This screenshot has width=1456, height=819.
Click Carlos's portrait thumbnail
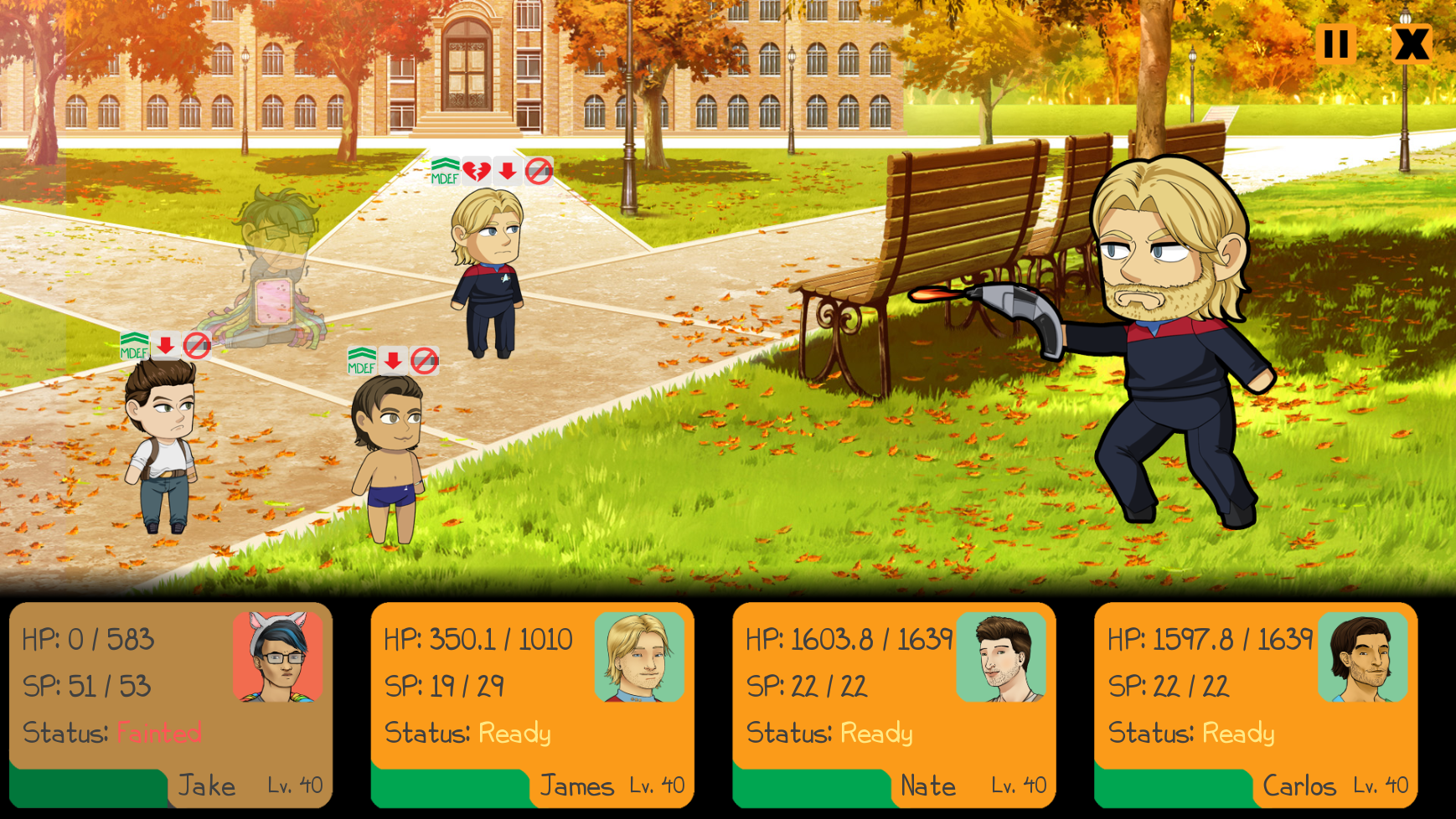pyautogui.click(x=1363, y=657)
